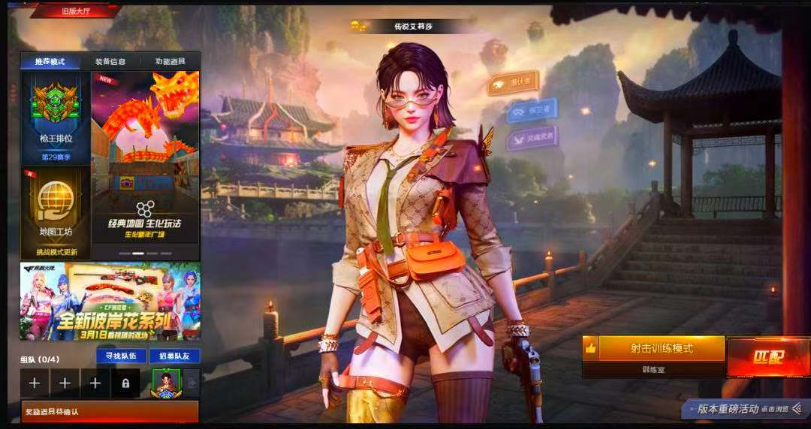Click the red 匹配 match button

(768, 356)
